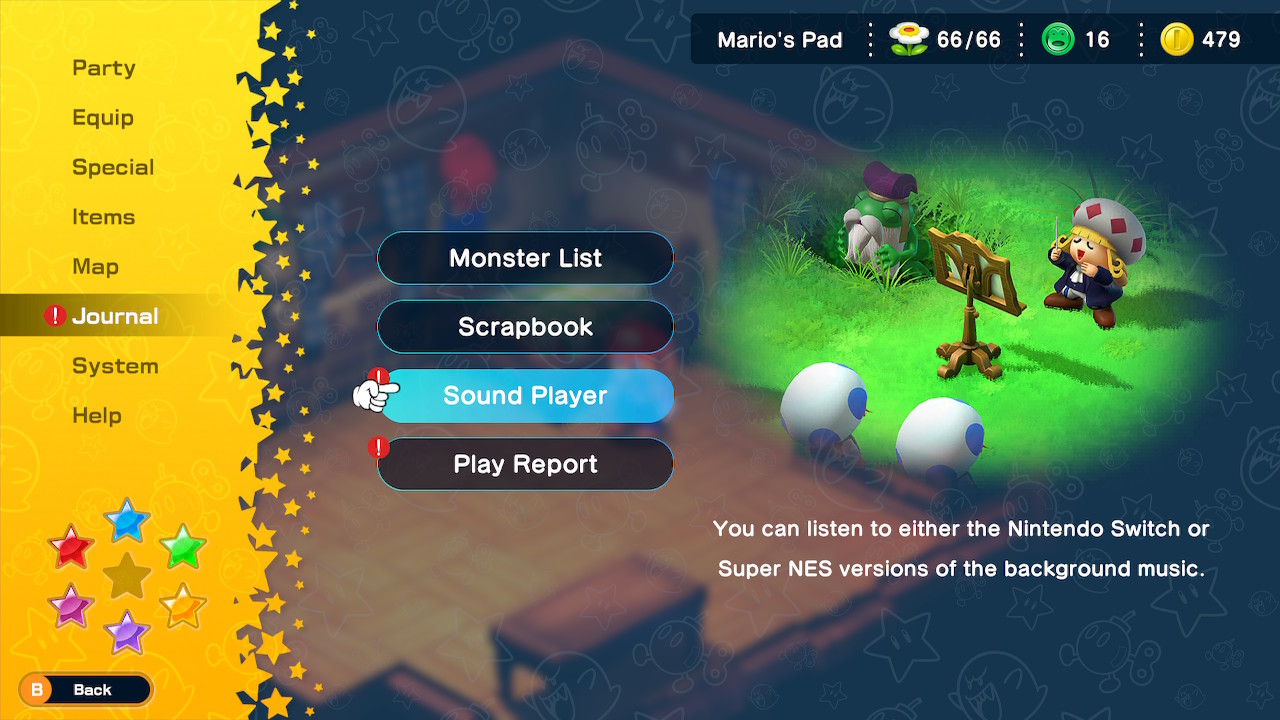Click the exclamation mark next to Journal

point(54,316)
